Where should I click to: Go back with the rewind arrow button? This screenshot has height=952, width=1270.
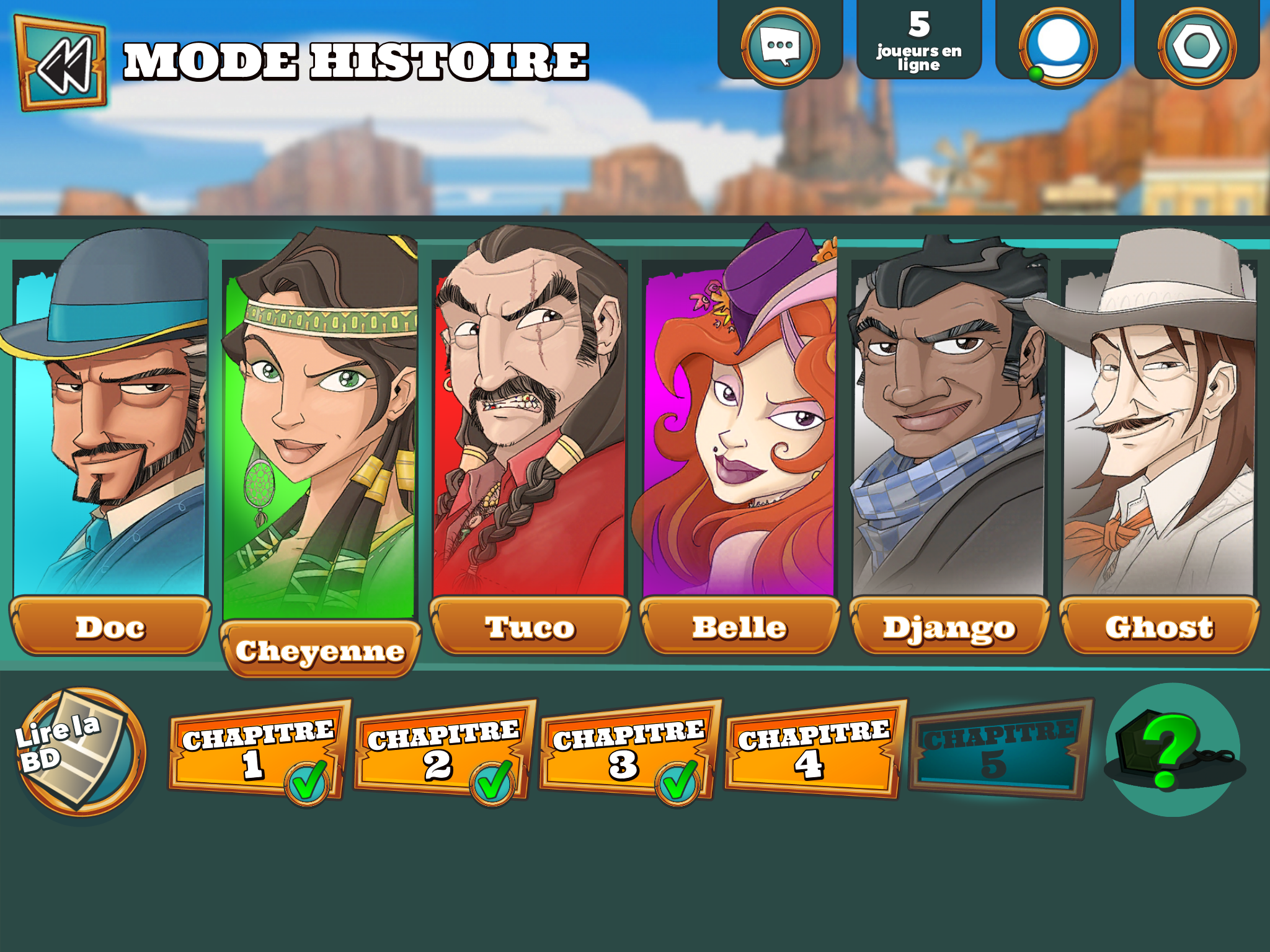(x=61, y=64)
